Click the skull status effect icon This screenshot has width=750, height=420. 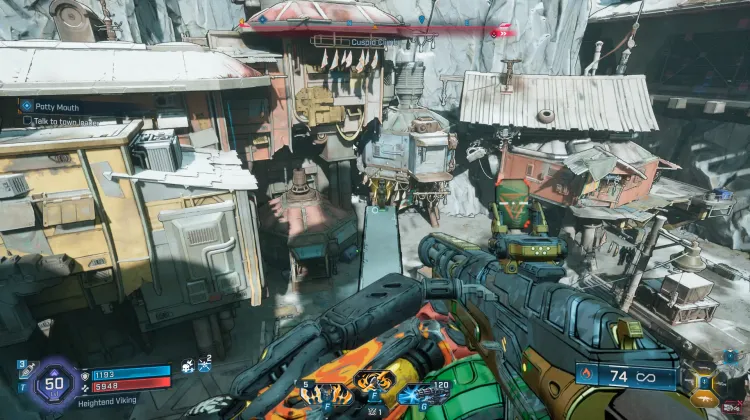pyautogui.click(x=187, y=368)
